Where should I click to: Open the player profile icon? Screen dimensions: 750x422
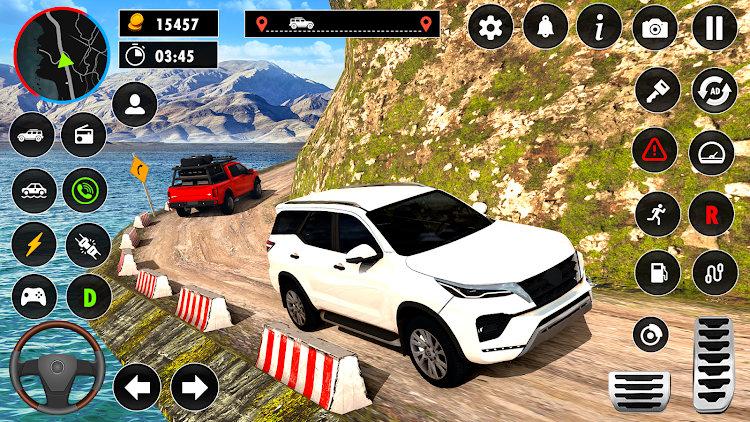(x=134, y=104)
